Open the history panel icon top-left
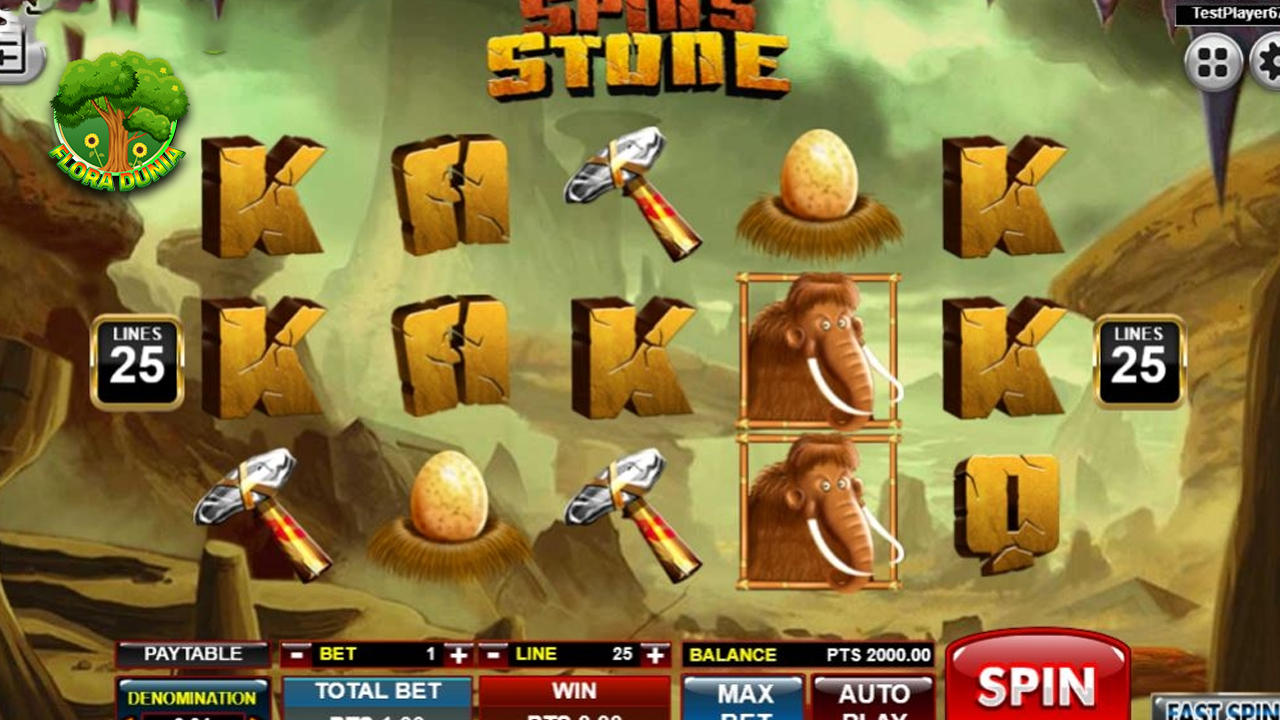The width and height of the screenshot is (1280, 720). [x=14, y=30]
